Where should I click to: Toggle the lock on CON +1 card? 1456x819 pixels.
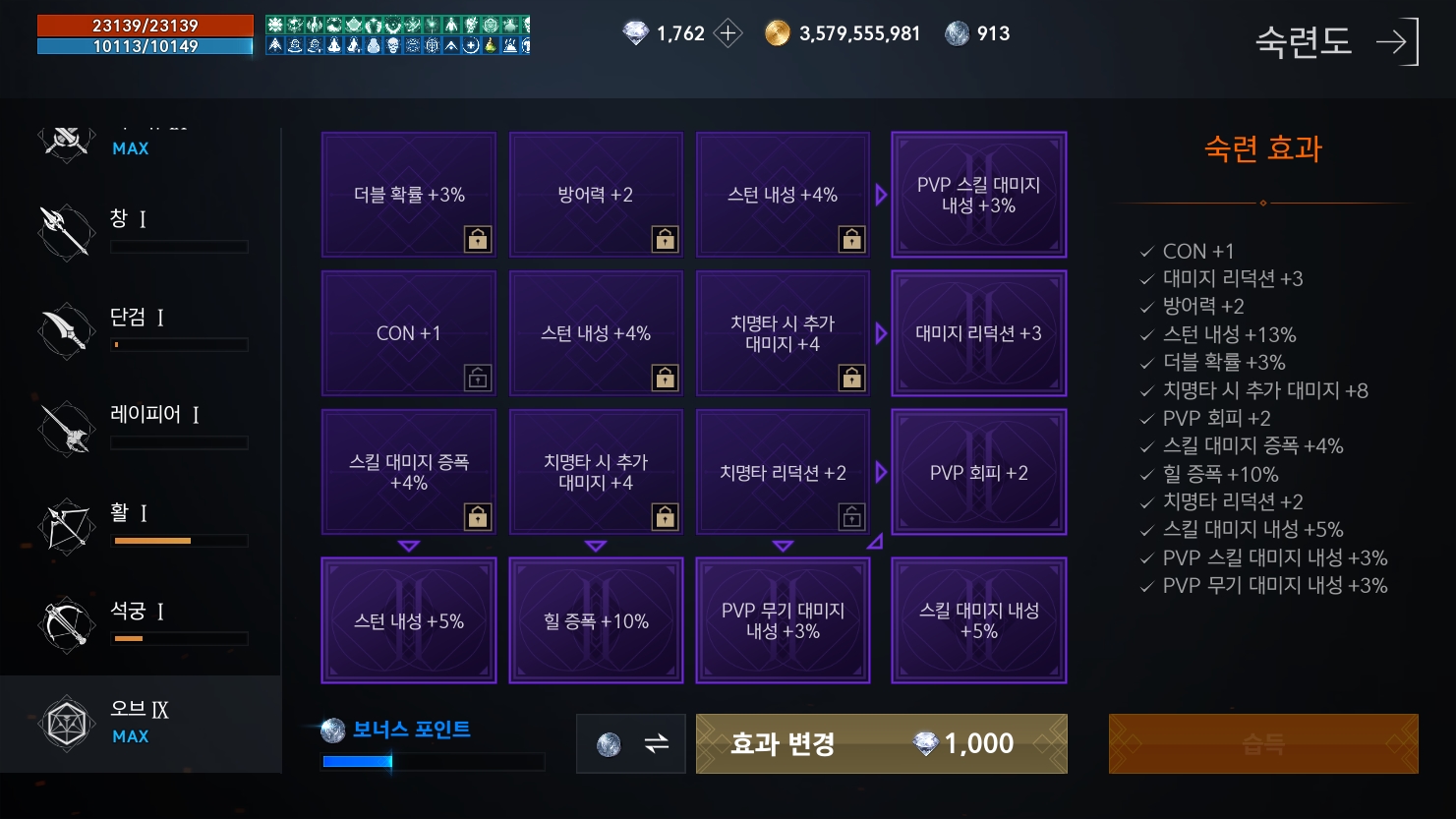[478, 377]
